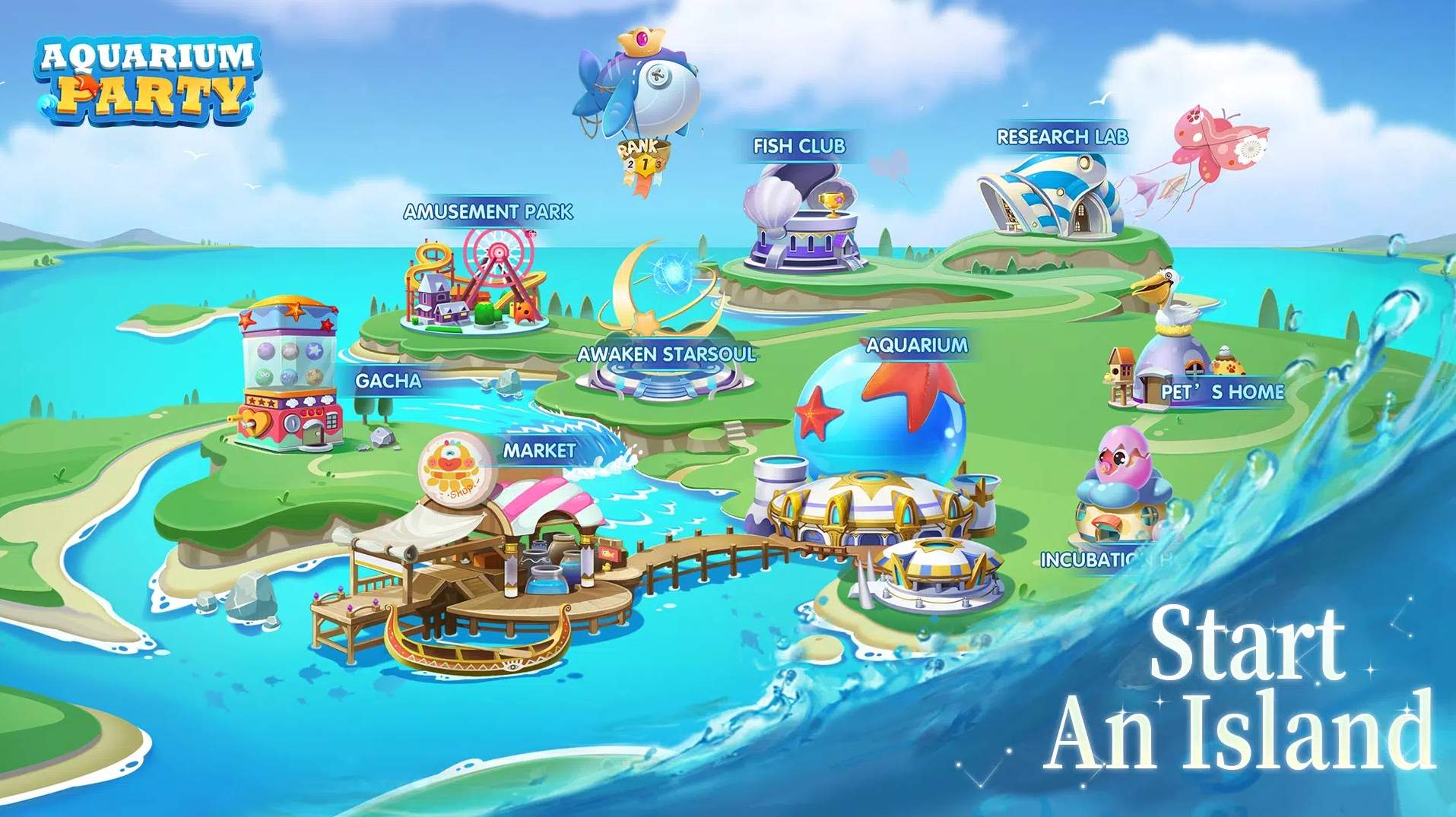This screenshot has width=1456, height=817.
Task: Open the Aquarium dome
Action: click(x=878, y=456)
